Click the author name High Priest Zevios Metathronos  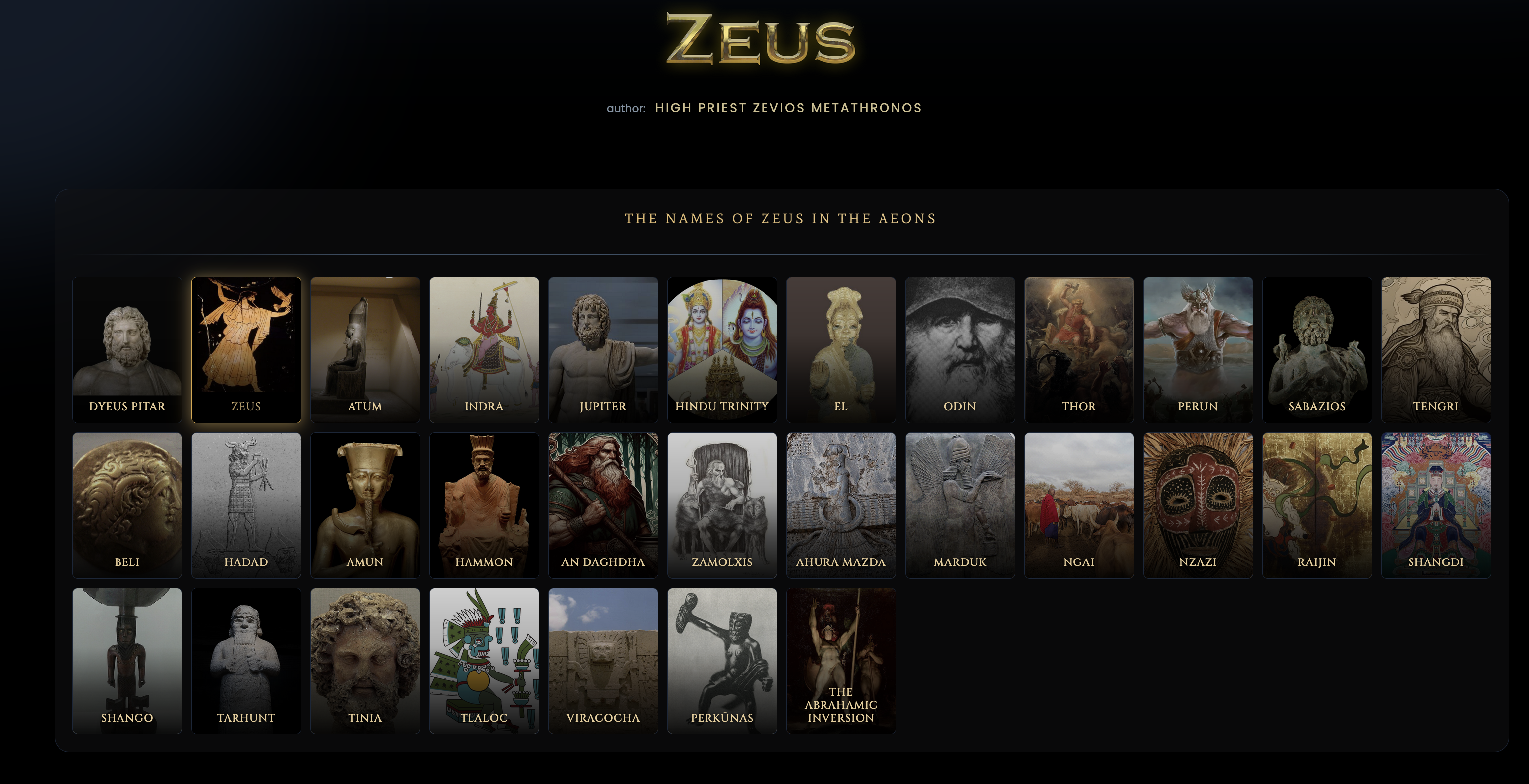788,108
